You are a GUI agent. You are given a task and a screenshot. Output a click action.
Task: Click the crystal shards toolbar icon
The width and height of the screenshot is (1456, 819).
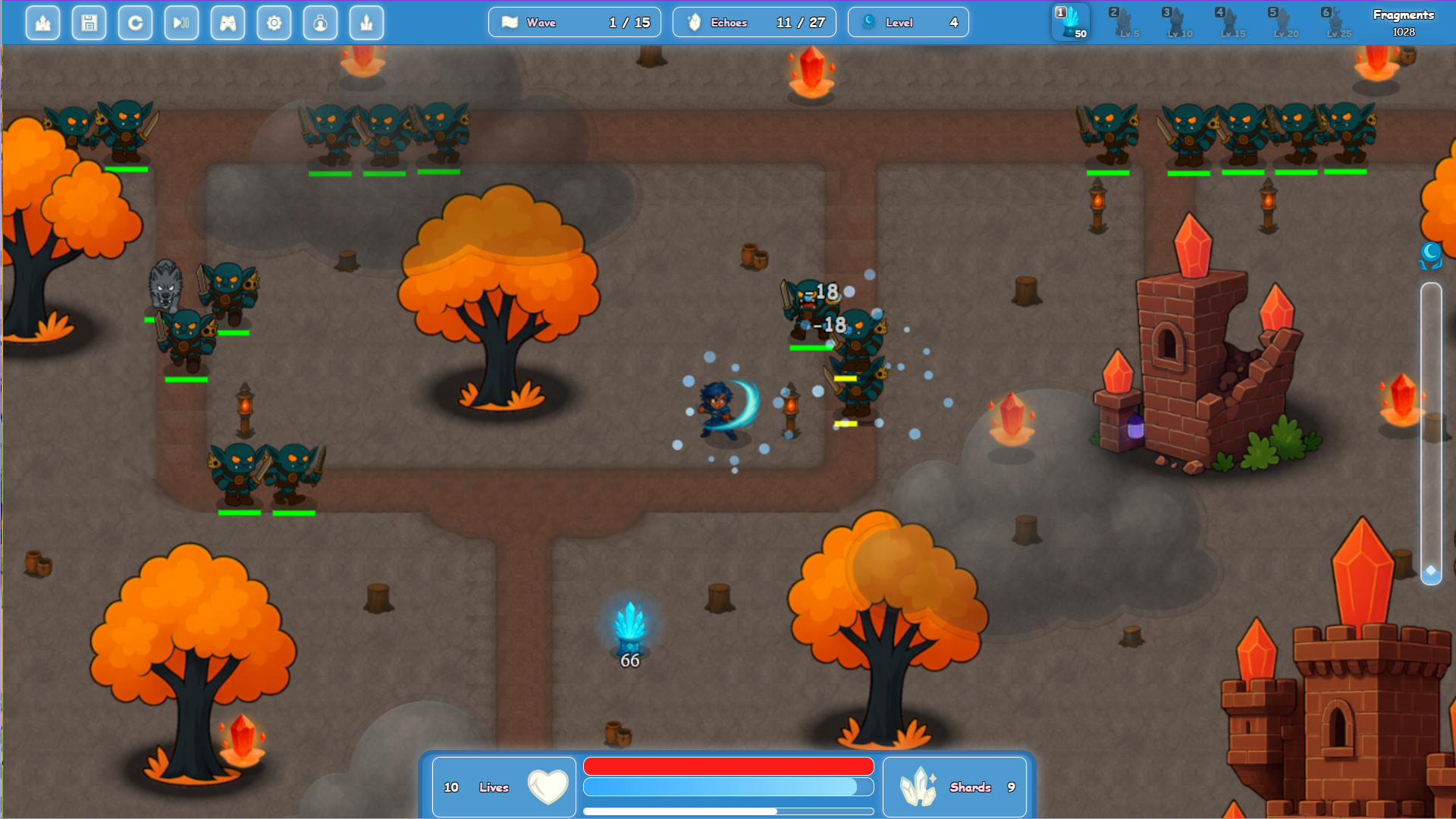click(x=366, y=23)
